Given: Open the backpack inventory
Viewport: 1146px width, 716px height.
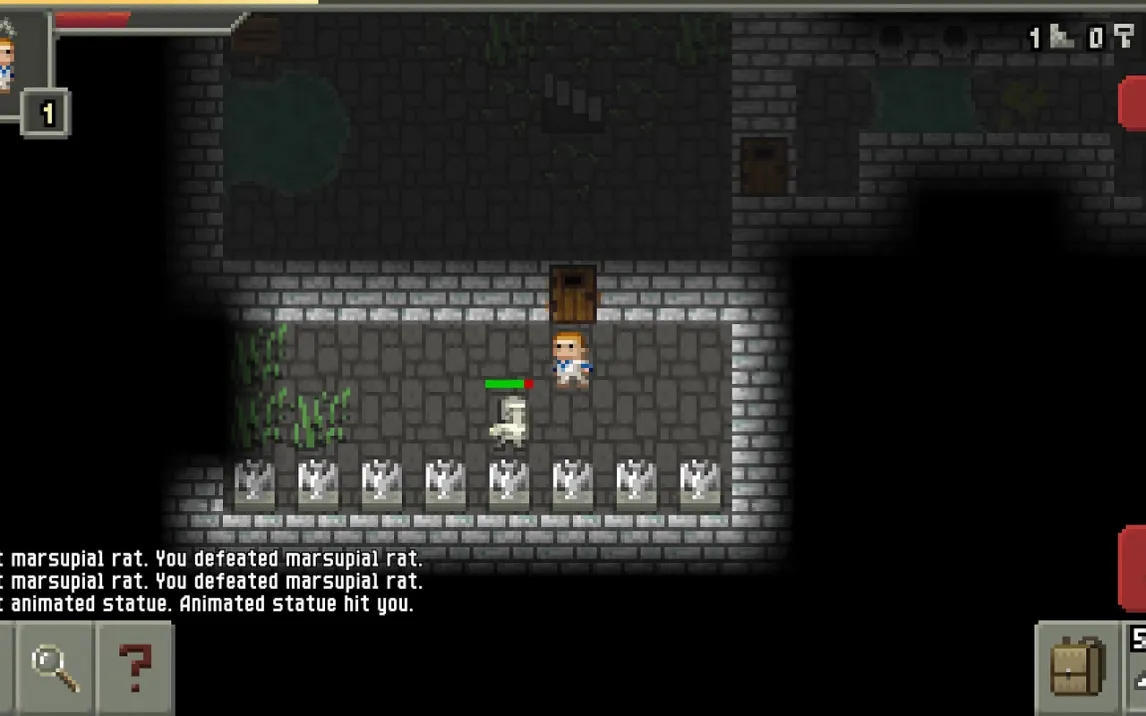Looking at the screenshot, I should (x=1077, y=667).
